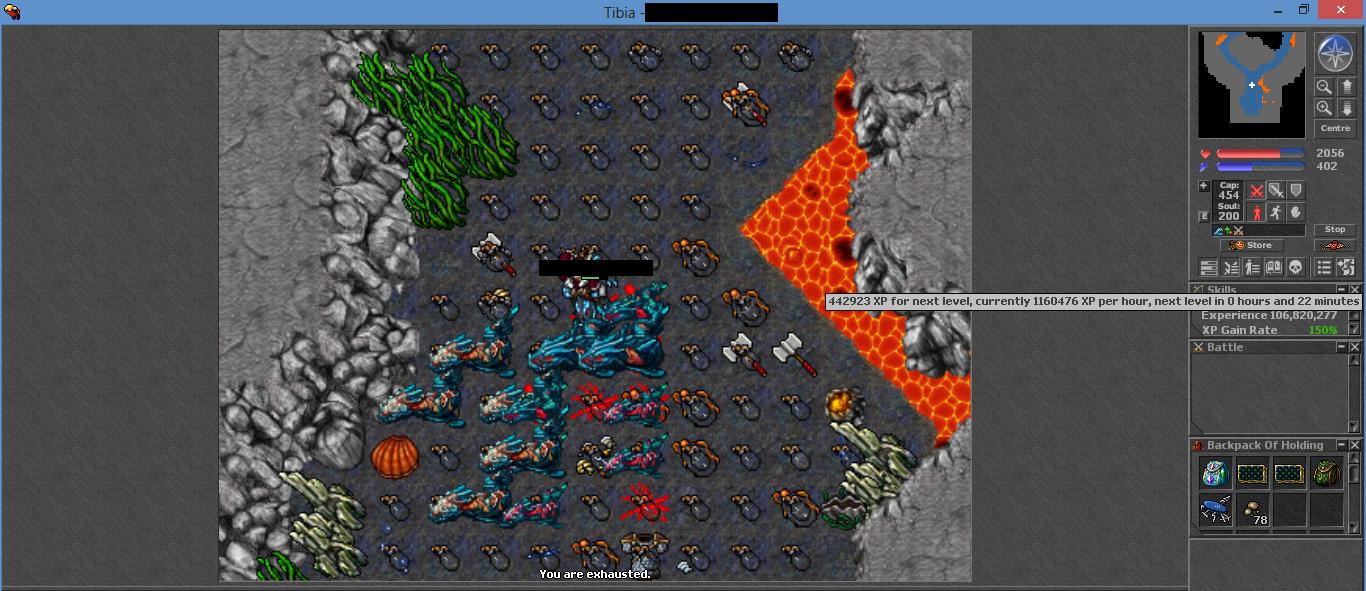Screen dimensions: 1366x591
Task: Select the green backpack in the container
Action: pos(1327,473)
